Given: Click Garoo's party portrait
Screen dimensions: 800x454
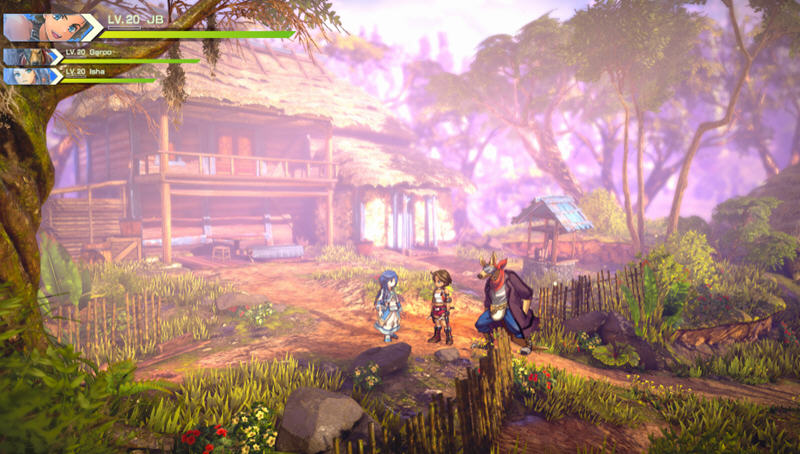Looking at the screenshot, I should pyautogui.click(x=28, y=57).
